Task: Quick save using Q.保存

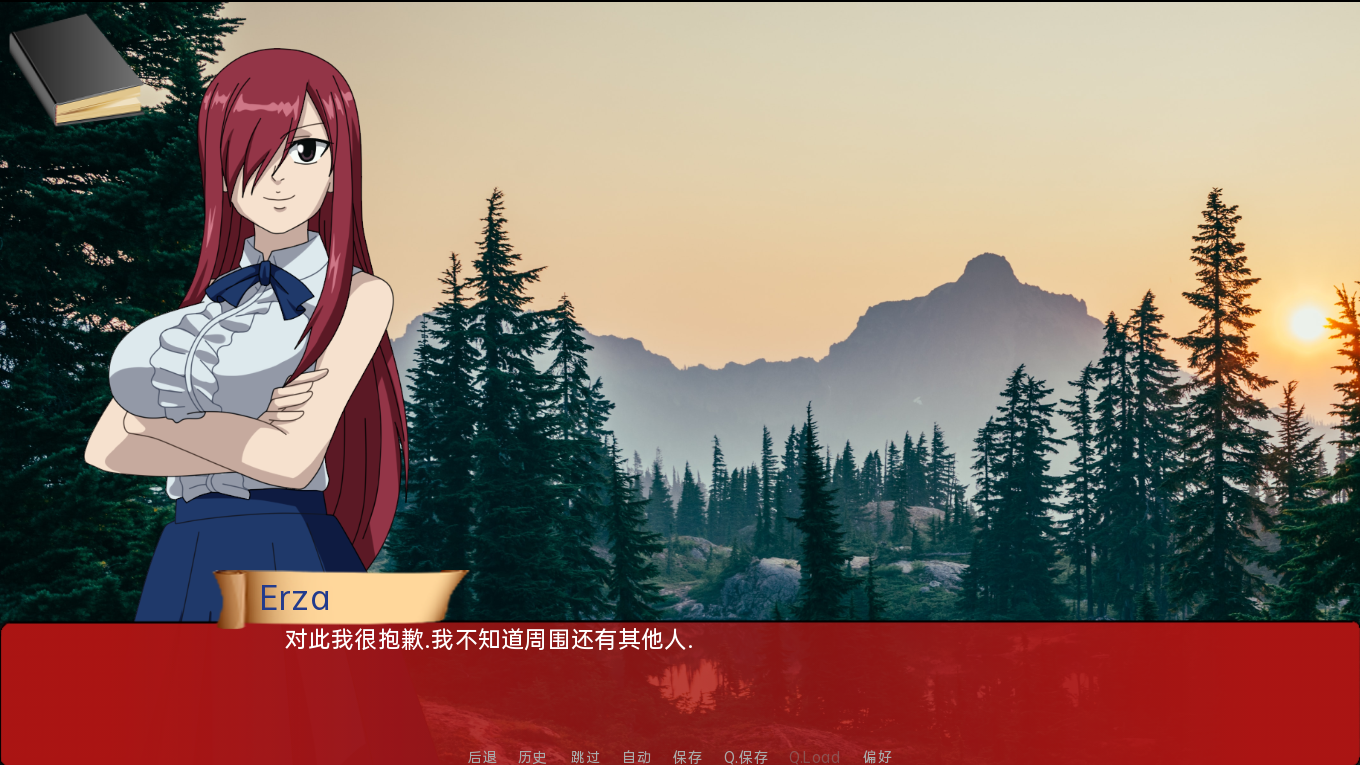Action: coord(747,757)
